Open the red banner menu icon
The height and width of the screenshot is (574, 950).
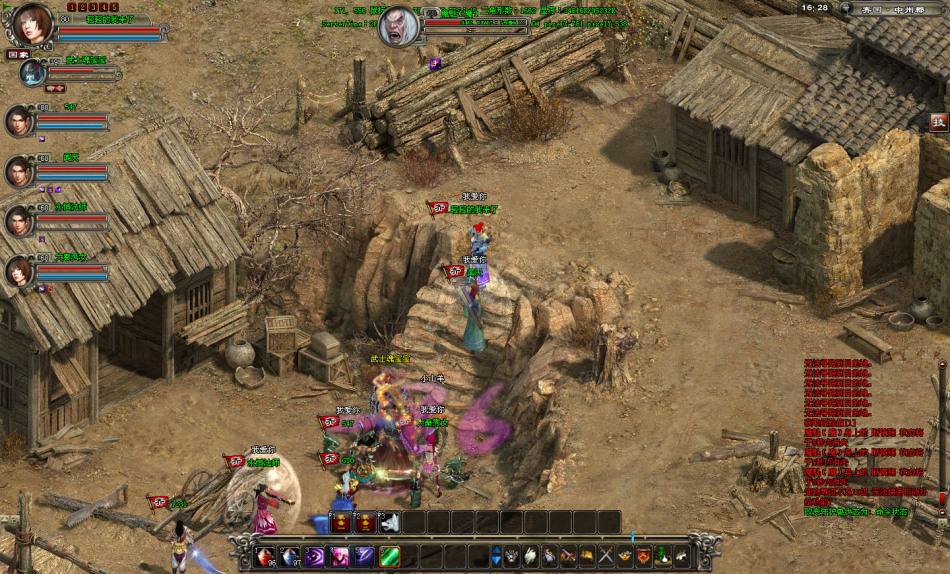642,555
